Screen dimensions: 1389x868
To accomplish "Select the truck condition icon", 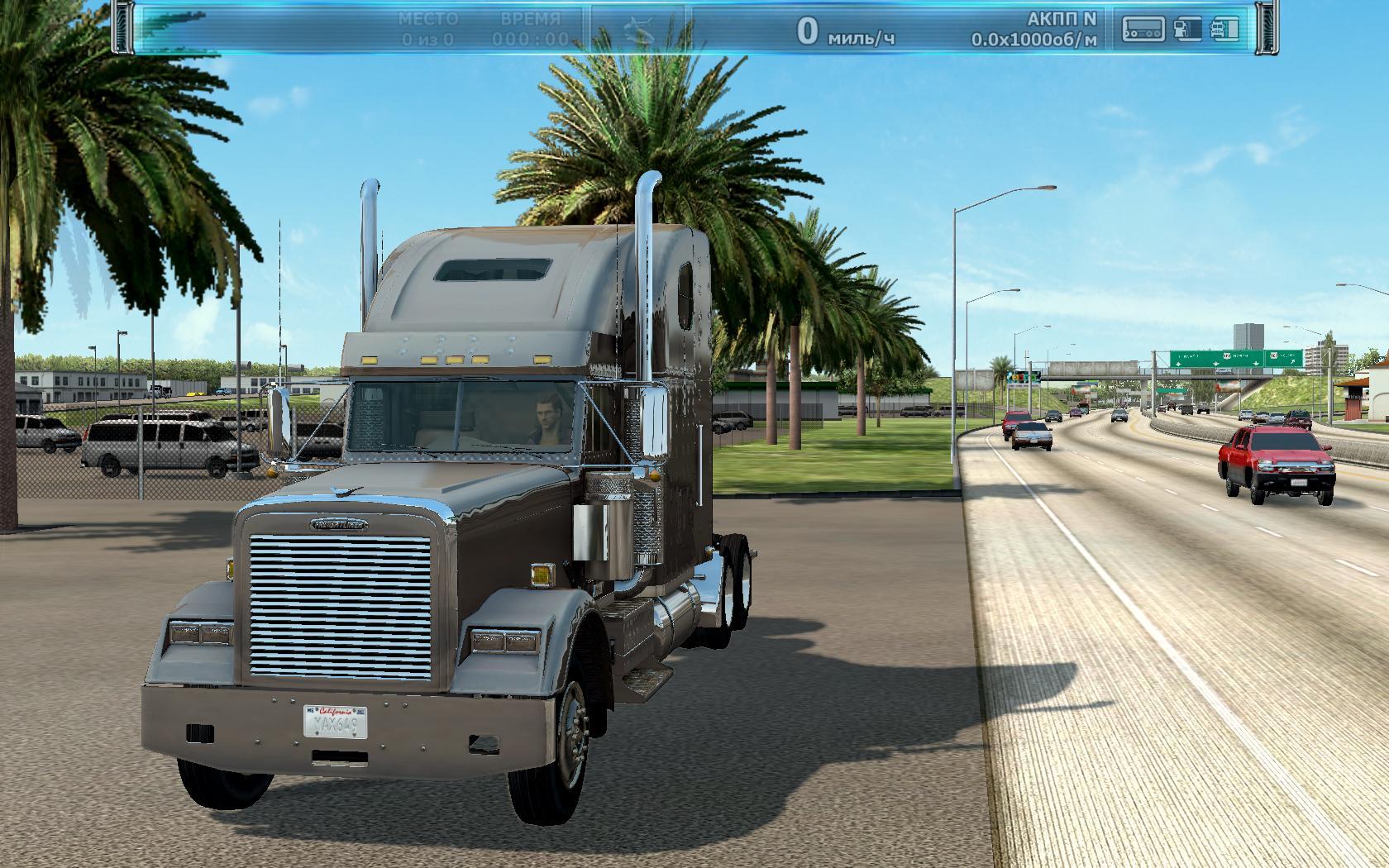I will tap(1225, 29).
